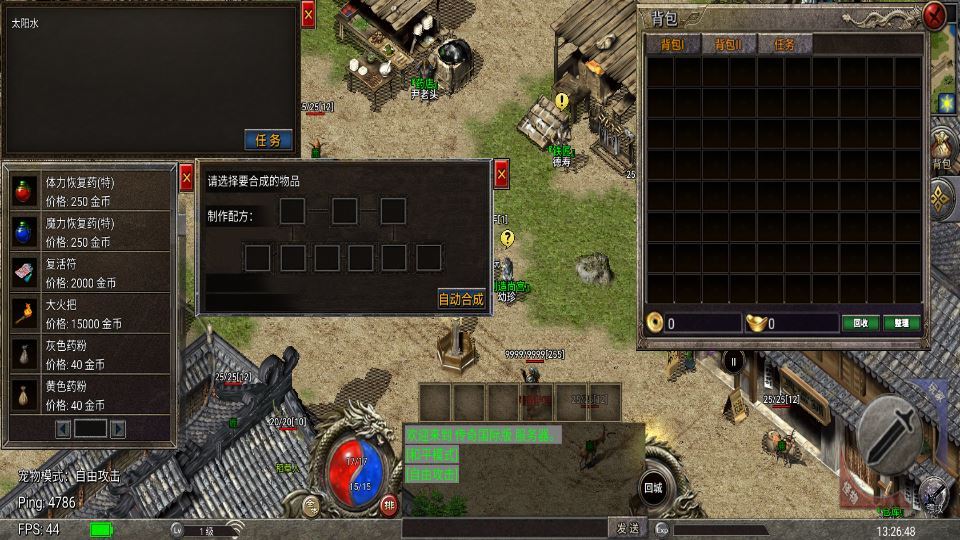Screen dimensions: 960x540
Task: Select the 灰色药粉 shop item
Action: tap(90, 356)
